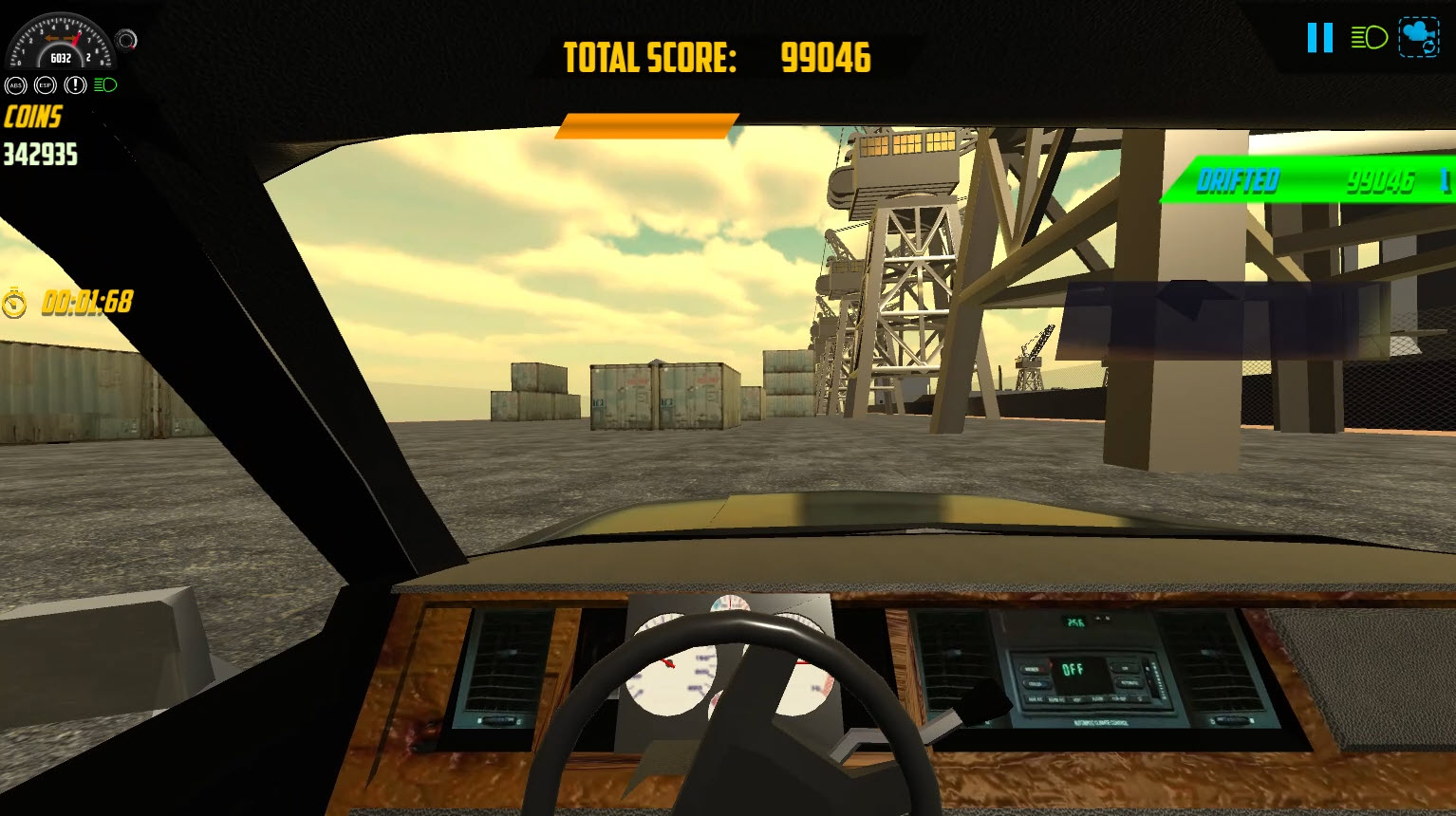Click the stopwatch icon beside the timer

coord(13,304)
